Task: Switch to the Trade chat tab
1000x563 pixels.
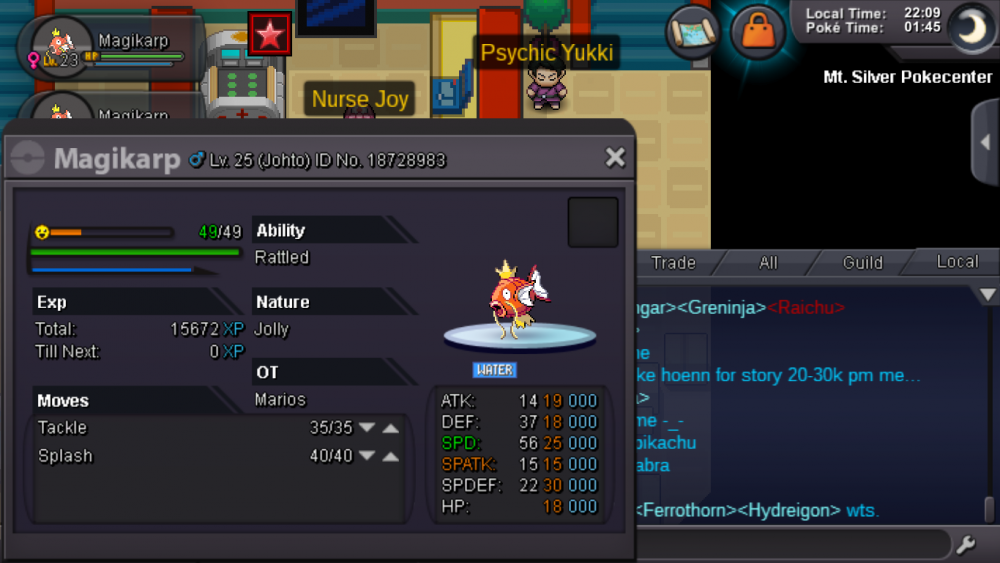Action: pyautogui.click(x=673, y=263)
